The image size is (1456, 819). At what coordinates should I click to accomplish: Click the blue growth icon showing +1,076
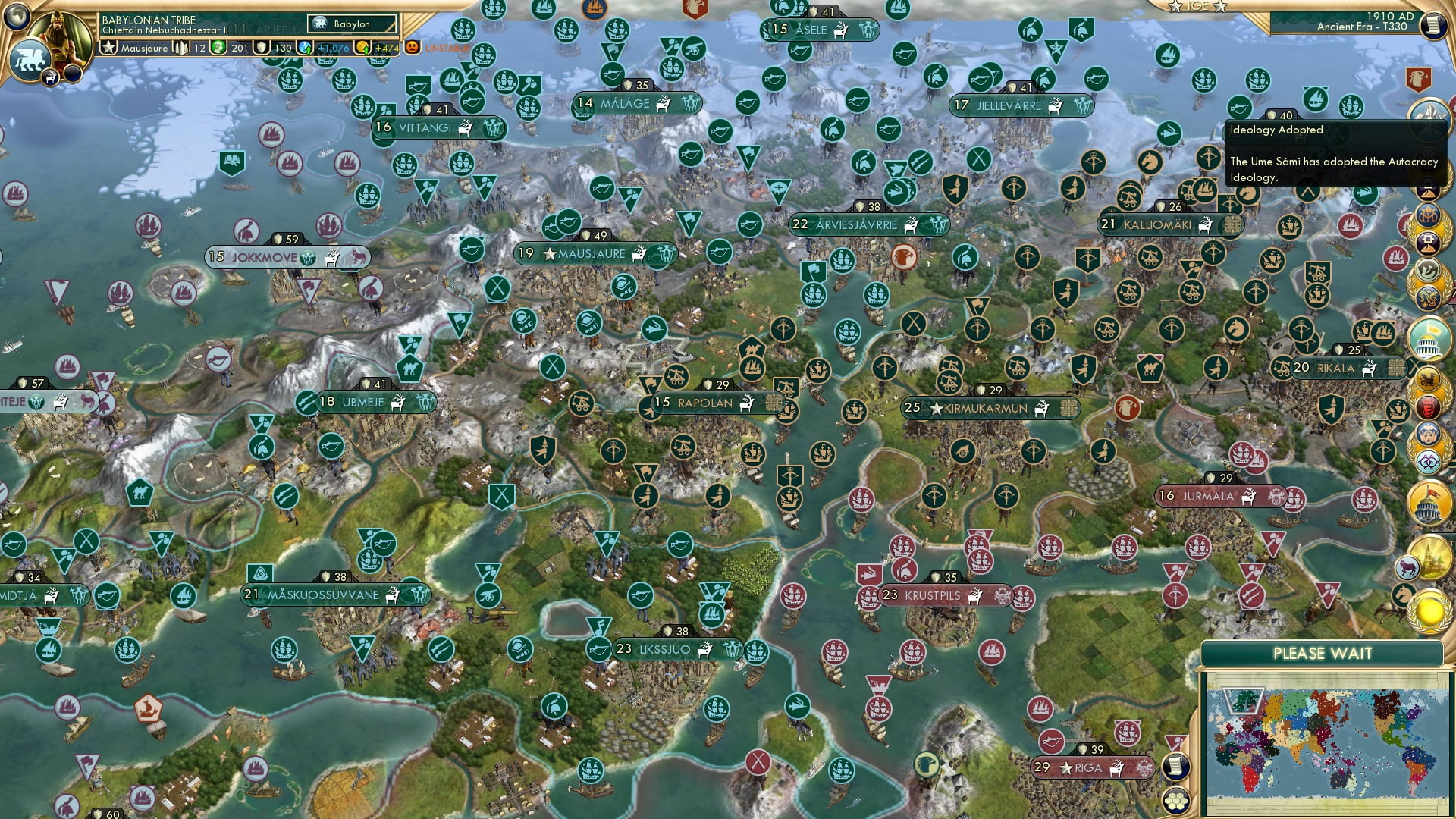(304, 46)
